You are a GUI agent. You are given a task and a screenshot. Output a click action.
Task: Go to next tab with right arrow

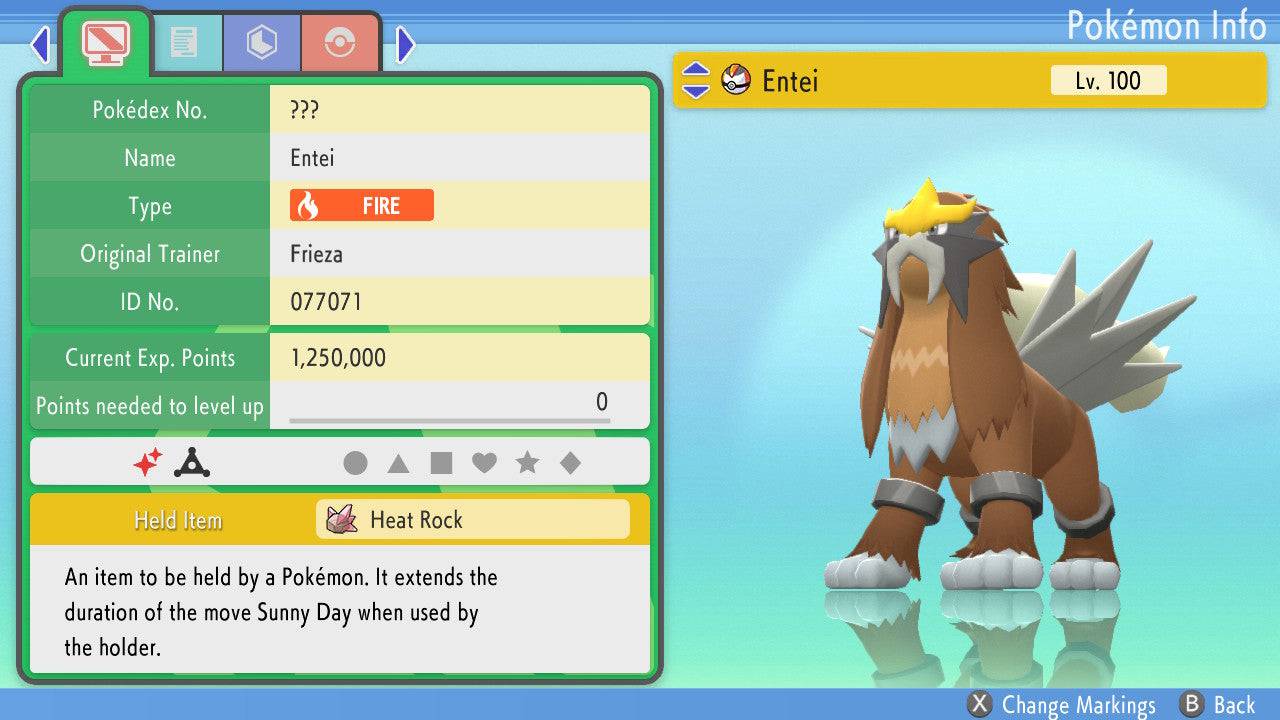405,44
